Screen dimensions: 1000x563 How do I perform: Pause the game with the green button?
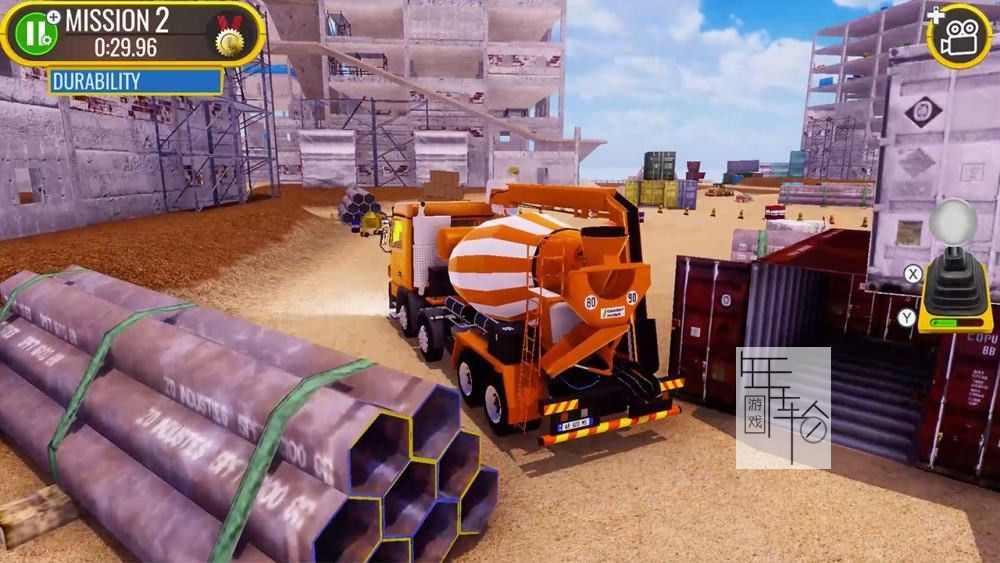[x=36, y=34]
